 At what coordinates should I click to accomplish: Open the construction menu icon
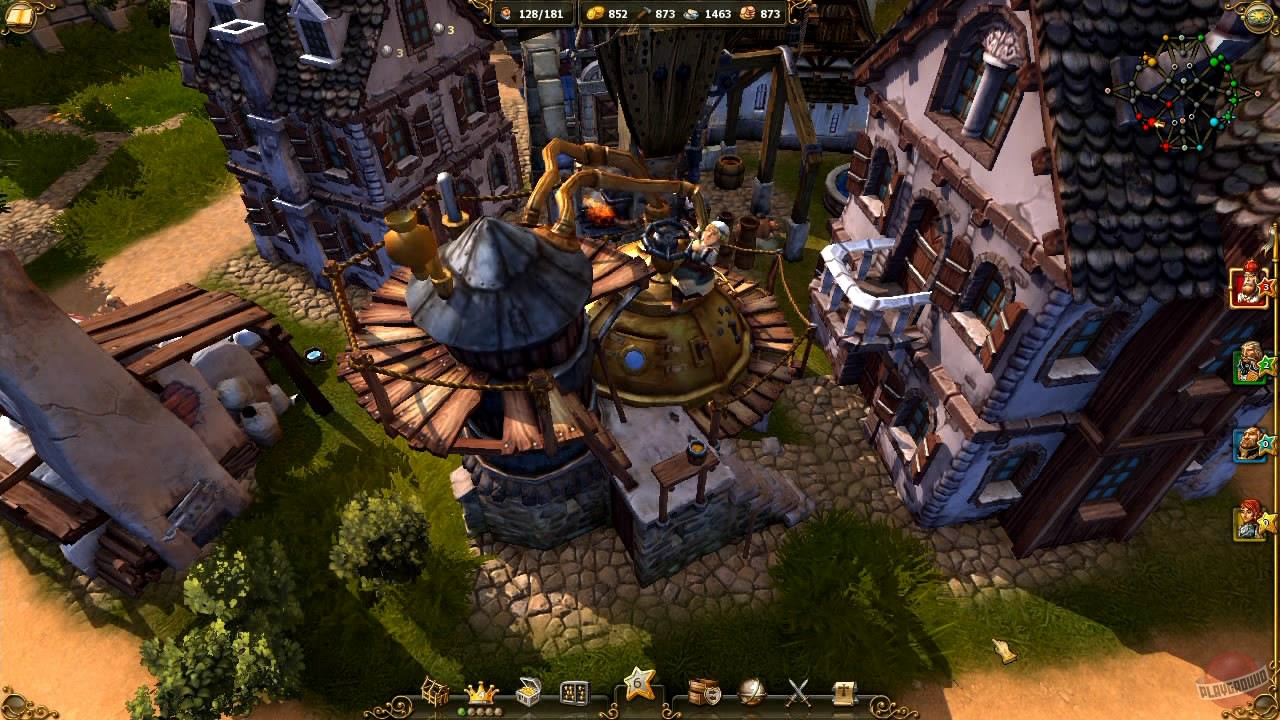(x=437, y=690)
